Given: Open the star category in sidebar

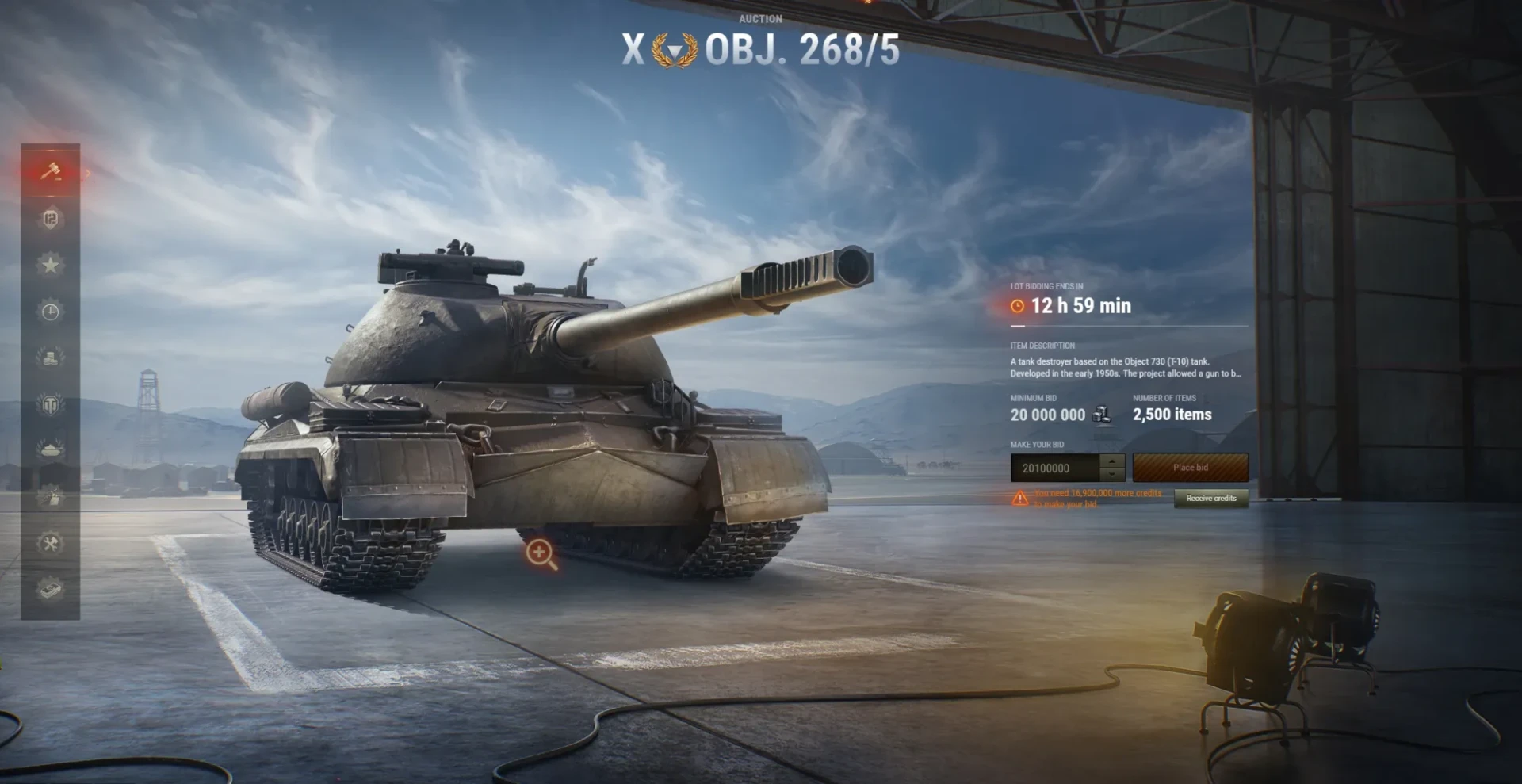Looking at the screenshot, I should (x=50, y=265).
